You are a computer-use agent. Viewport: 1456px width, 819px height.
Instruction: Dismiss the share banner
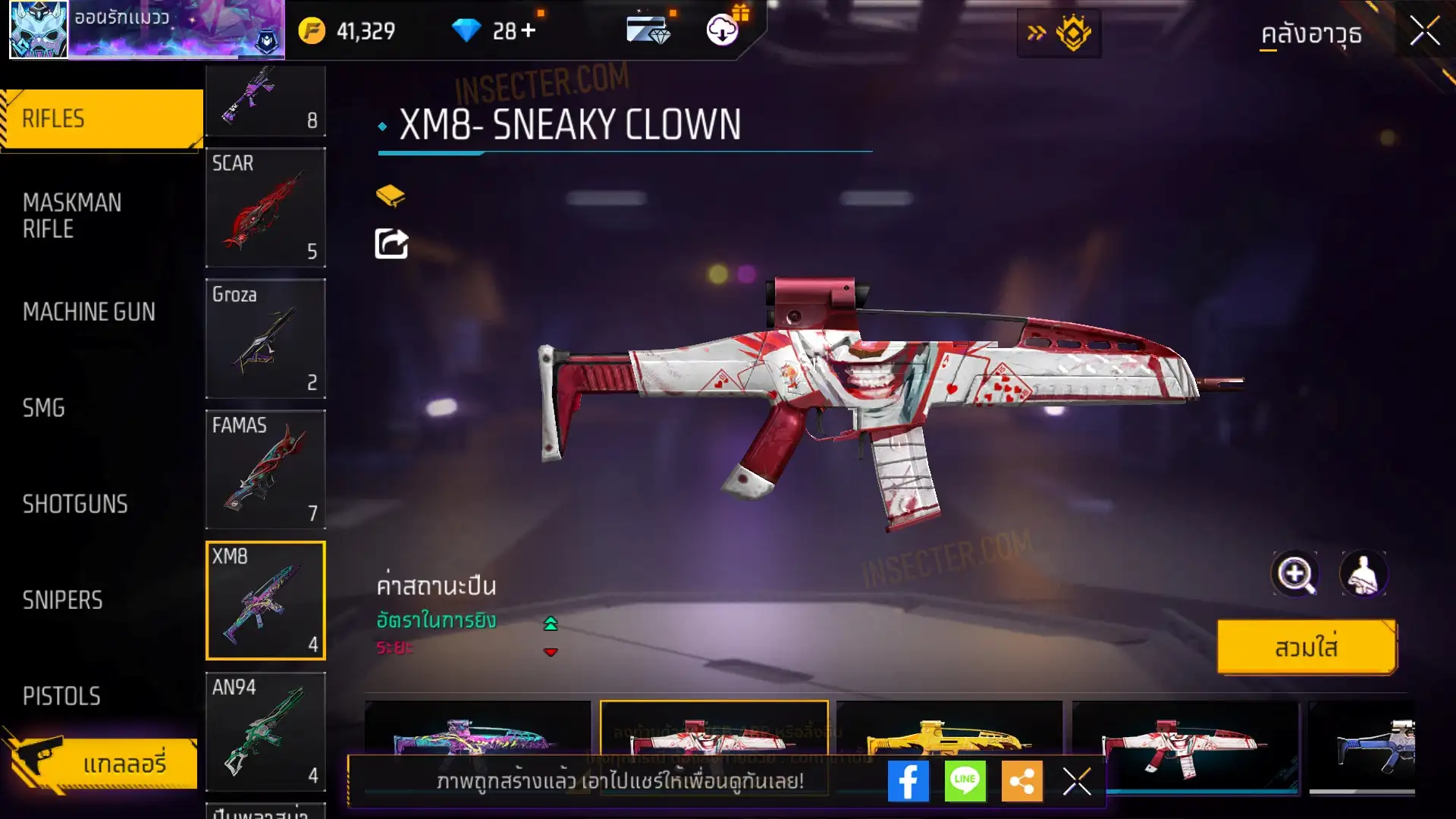tap(1076, 781)
